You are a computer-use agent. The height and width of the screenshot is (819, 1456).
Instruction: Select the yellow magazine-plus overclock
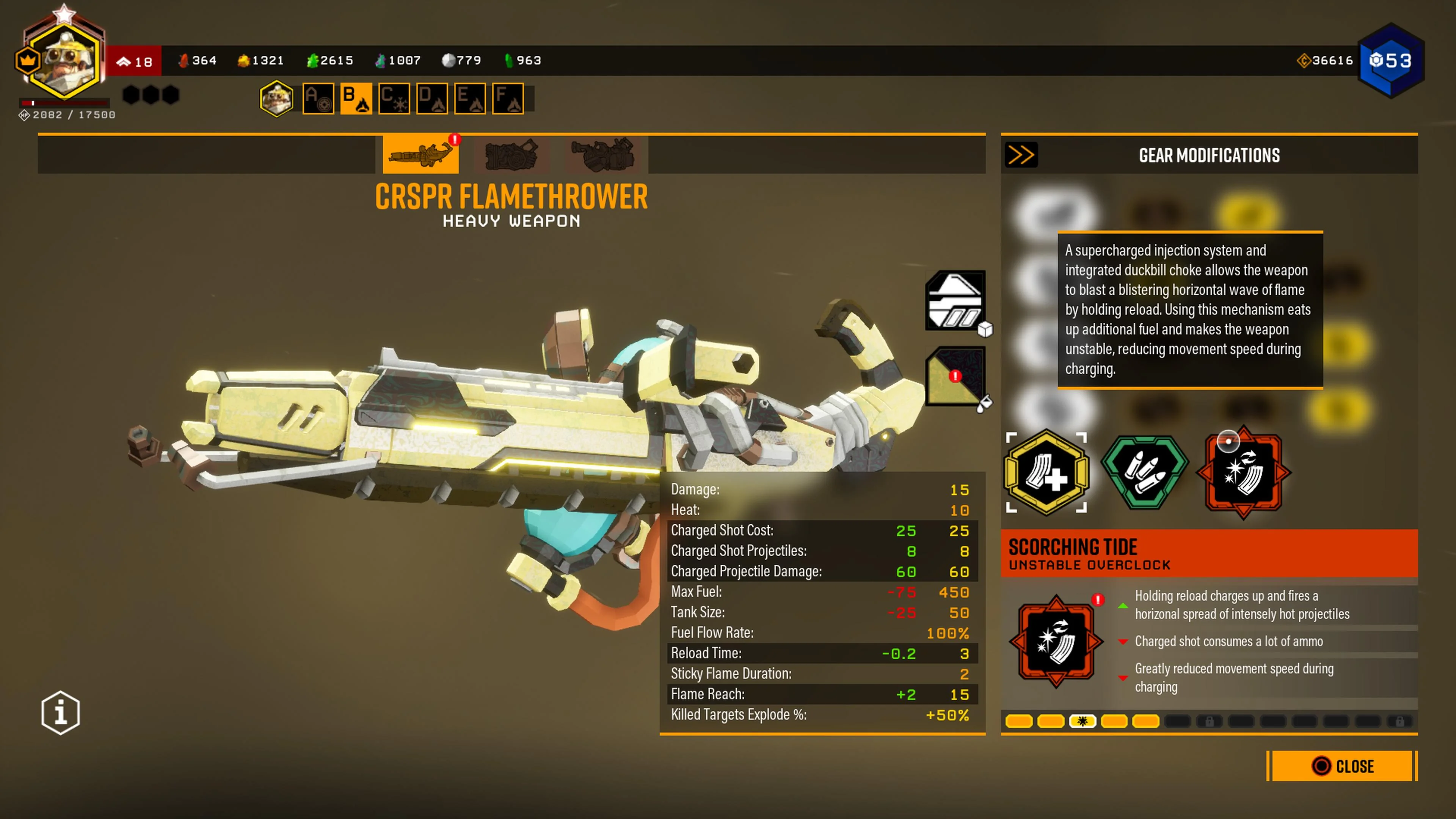coord(1046,472)
